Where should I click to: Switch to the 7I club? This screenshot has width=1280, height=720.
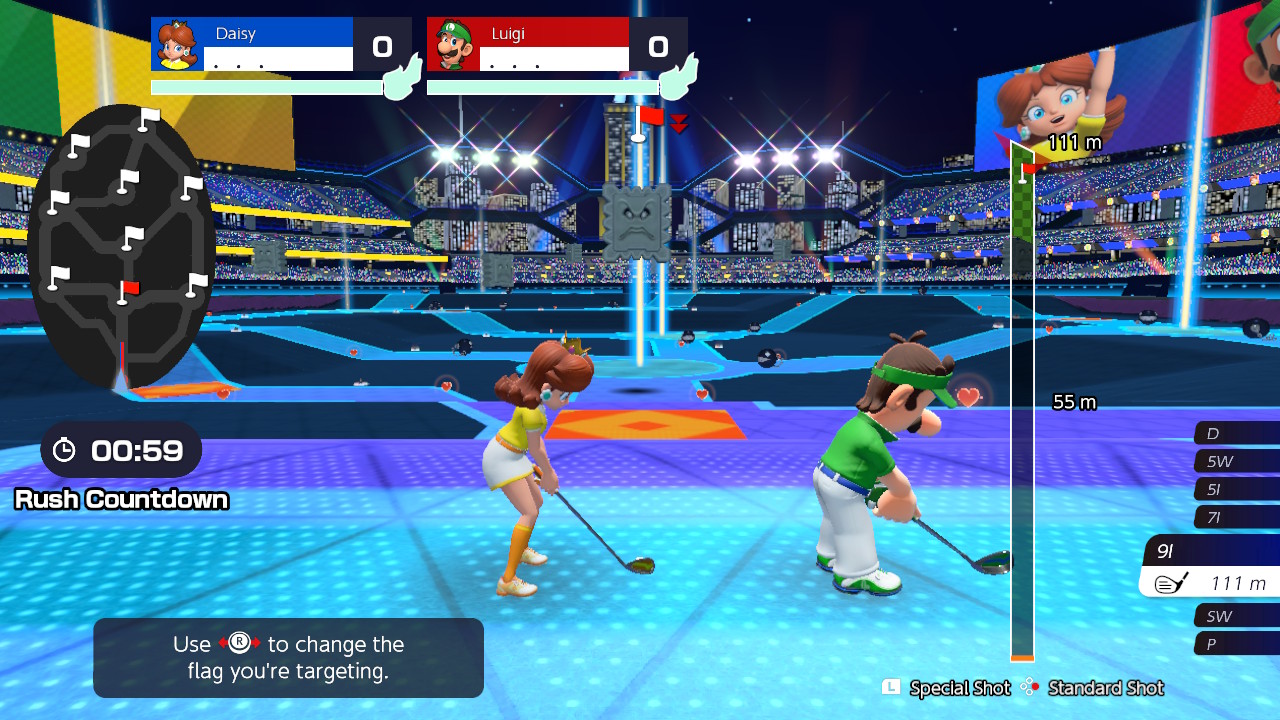coord(1236,517)
